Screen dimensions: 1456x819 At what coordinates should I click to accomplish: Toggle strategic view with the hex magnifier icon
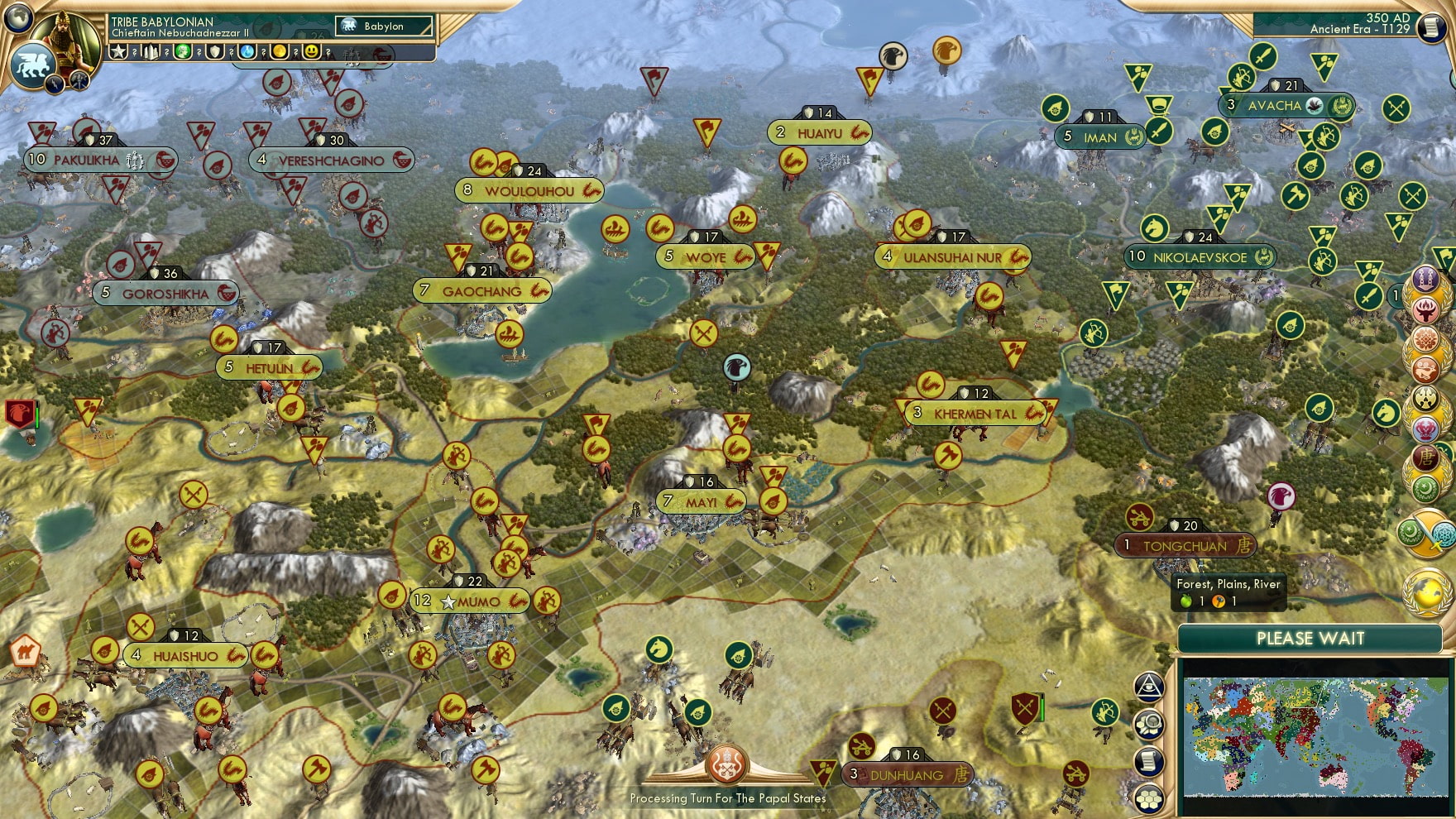[1149, 722]
